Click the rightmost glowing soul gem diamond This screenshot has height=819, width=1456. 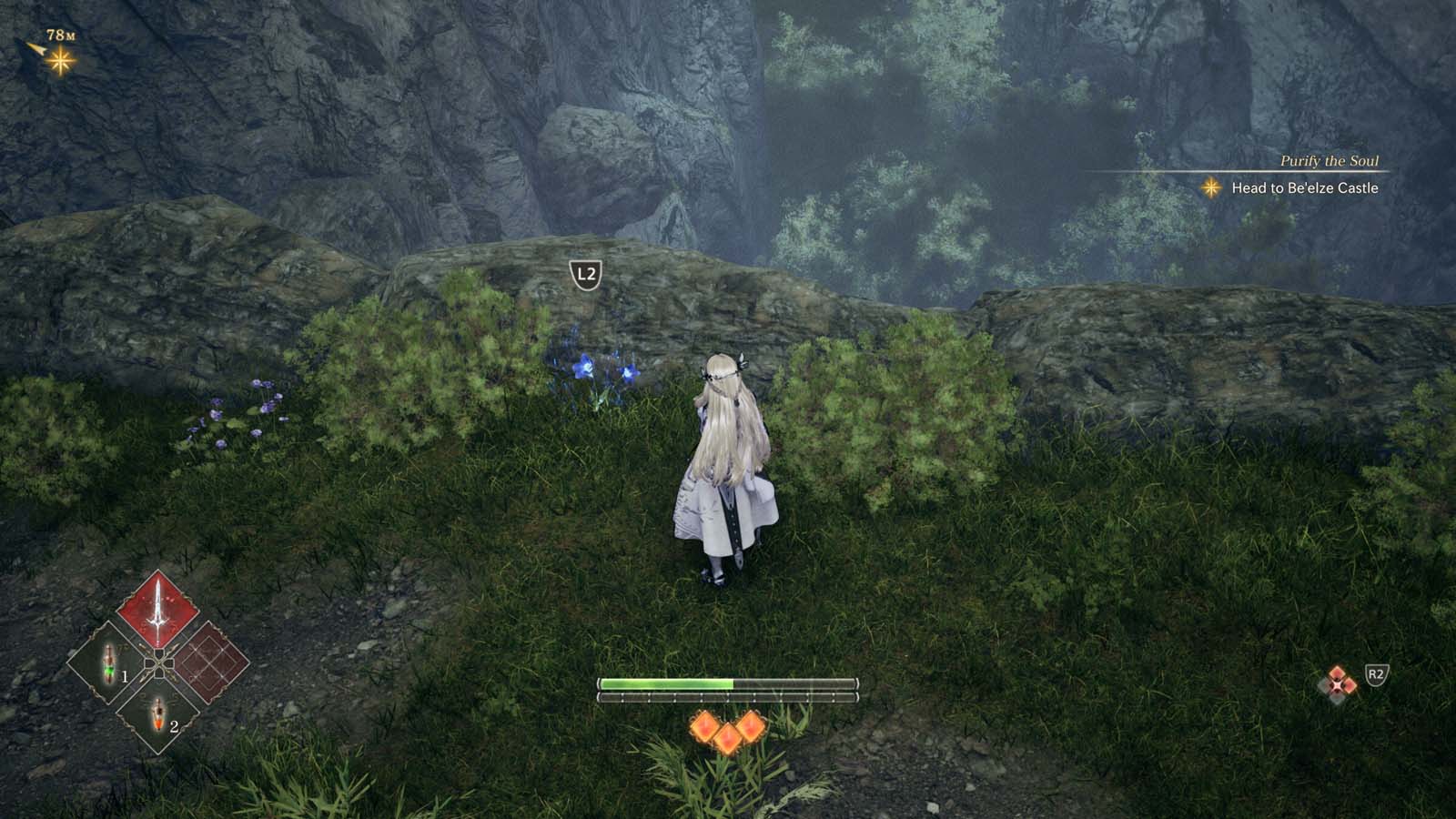(x=751, y=725)
